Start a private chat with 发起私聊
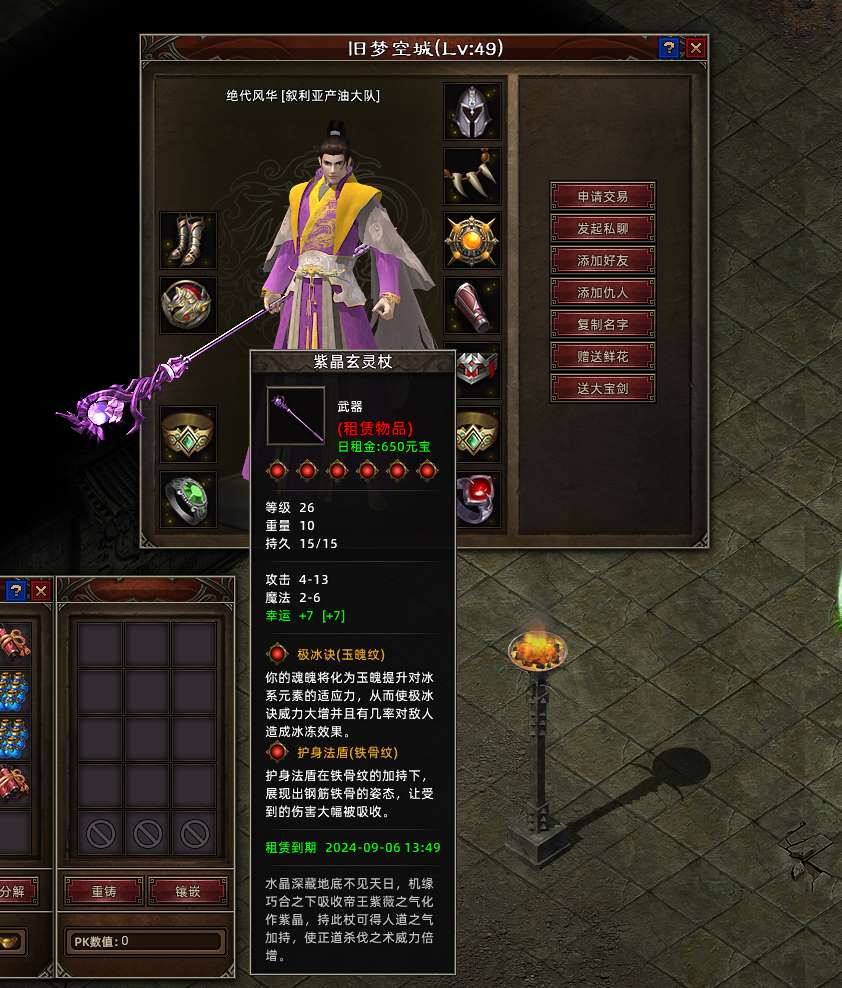 point(603,228)
